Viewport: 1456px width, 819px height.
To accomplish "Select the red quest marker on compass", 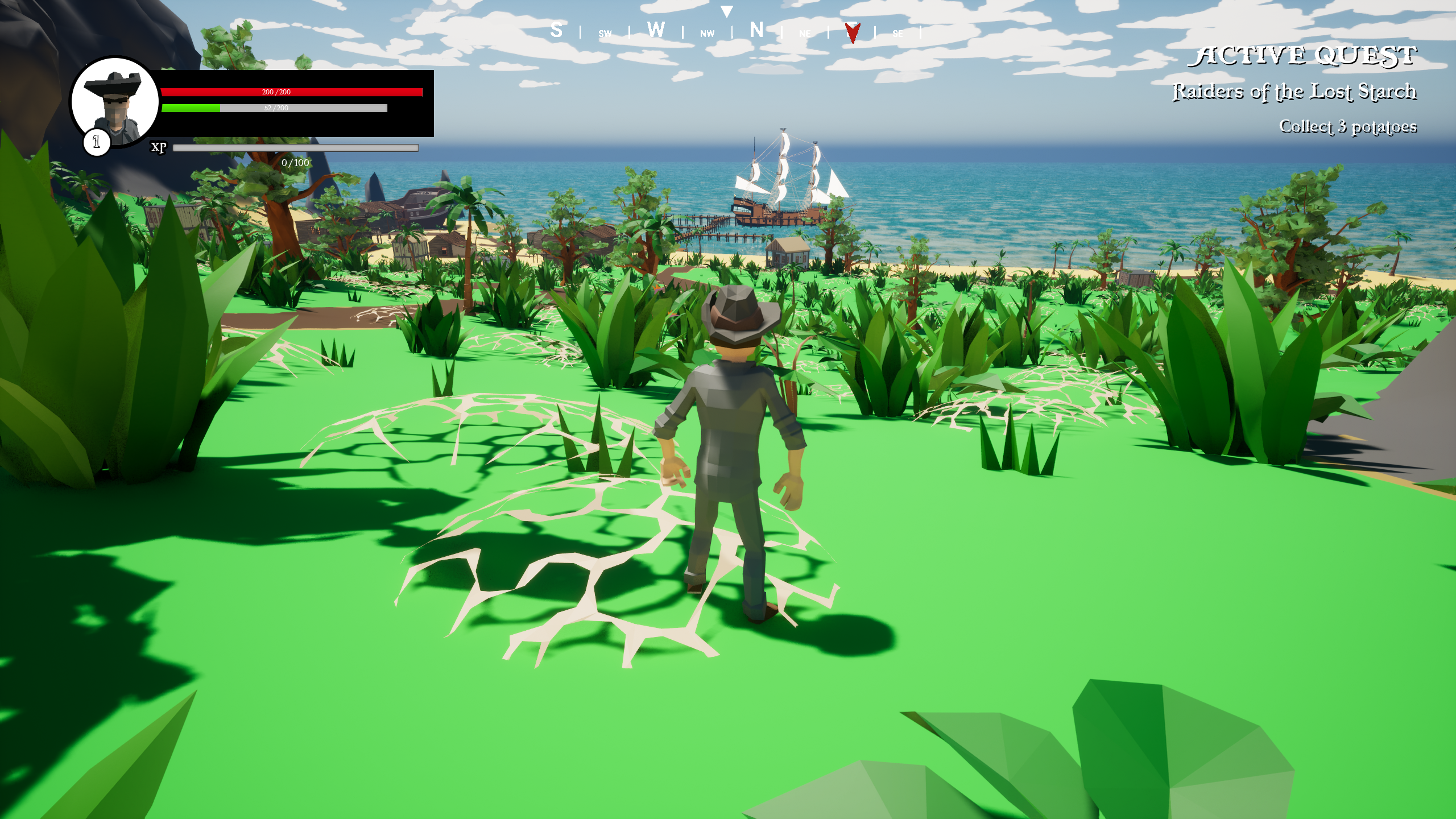I will pos(852,33).
